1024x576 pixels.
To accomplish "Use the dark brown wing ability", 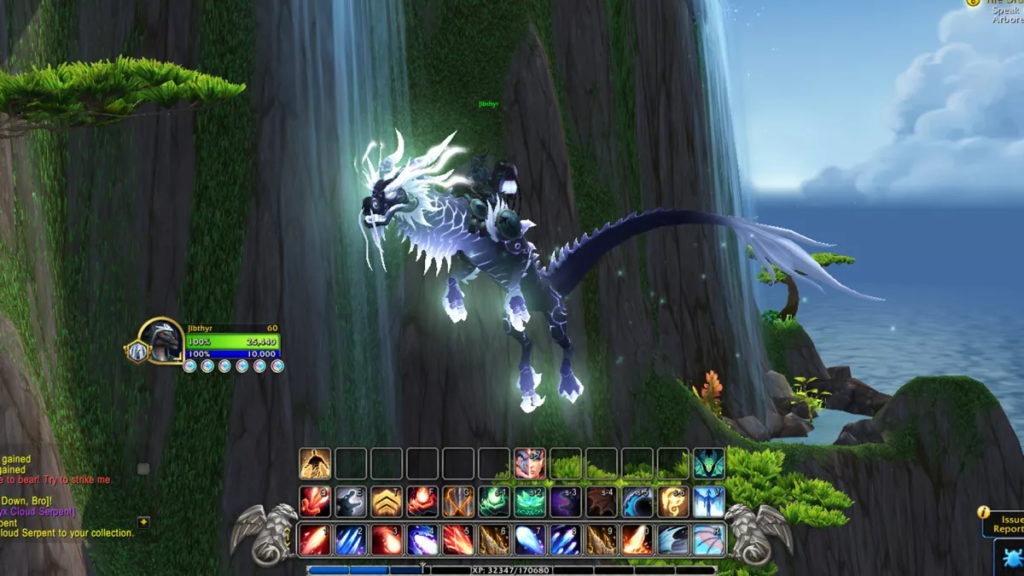I will [602, 501].
